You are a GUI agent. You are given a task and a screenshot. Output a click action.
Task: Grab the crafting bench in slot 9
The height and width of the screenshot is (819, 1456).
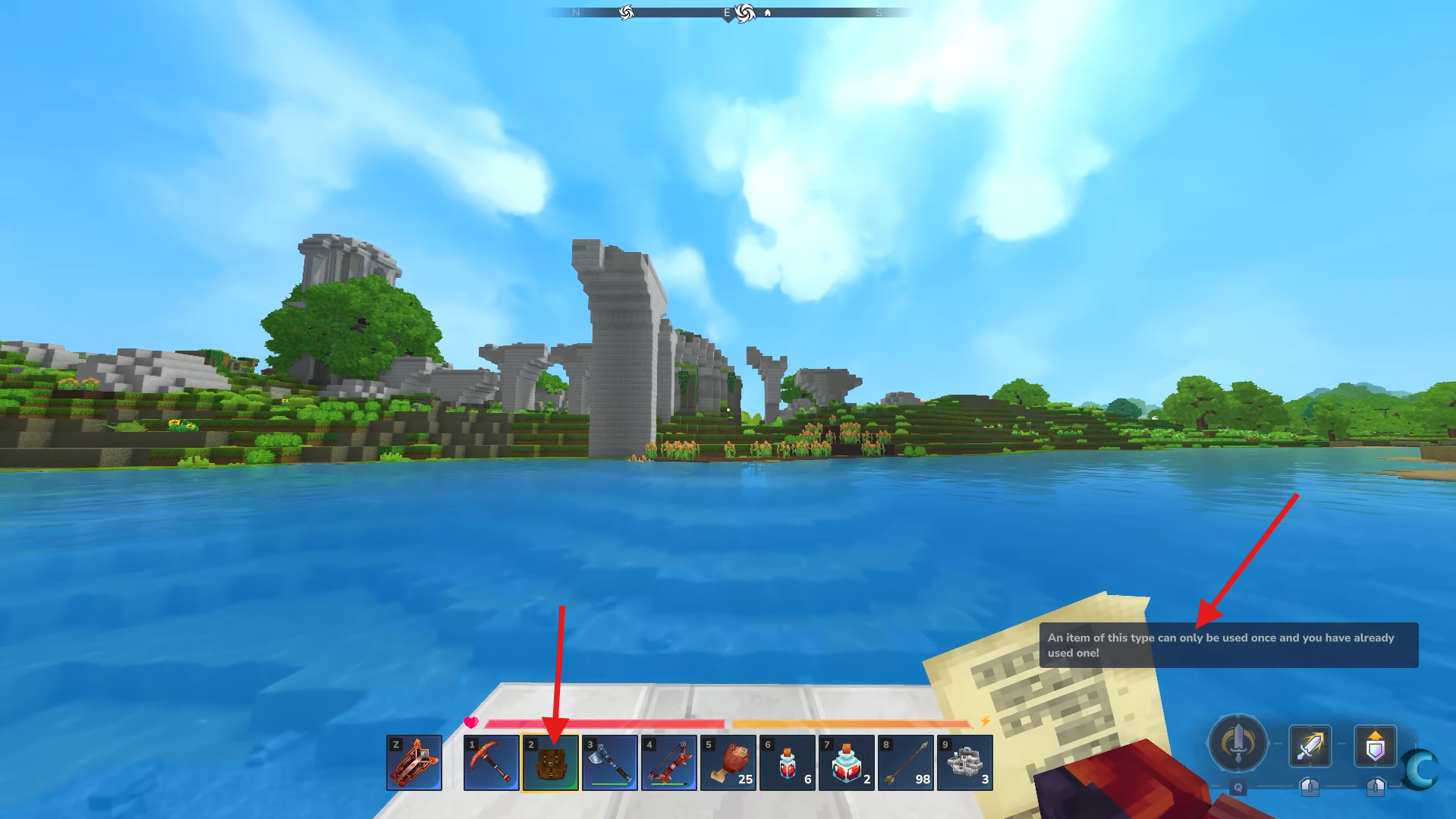point(964,762)
